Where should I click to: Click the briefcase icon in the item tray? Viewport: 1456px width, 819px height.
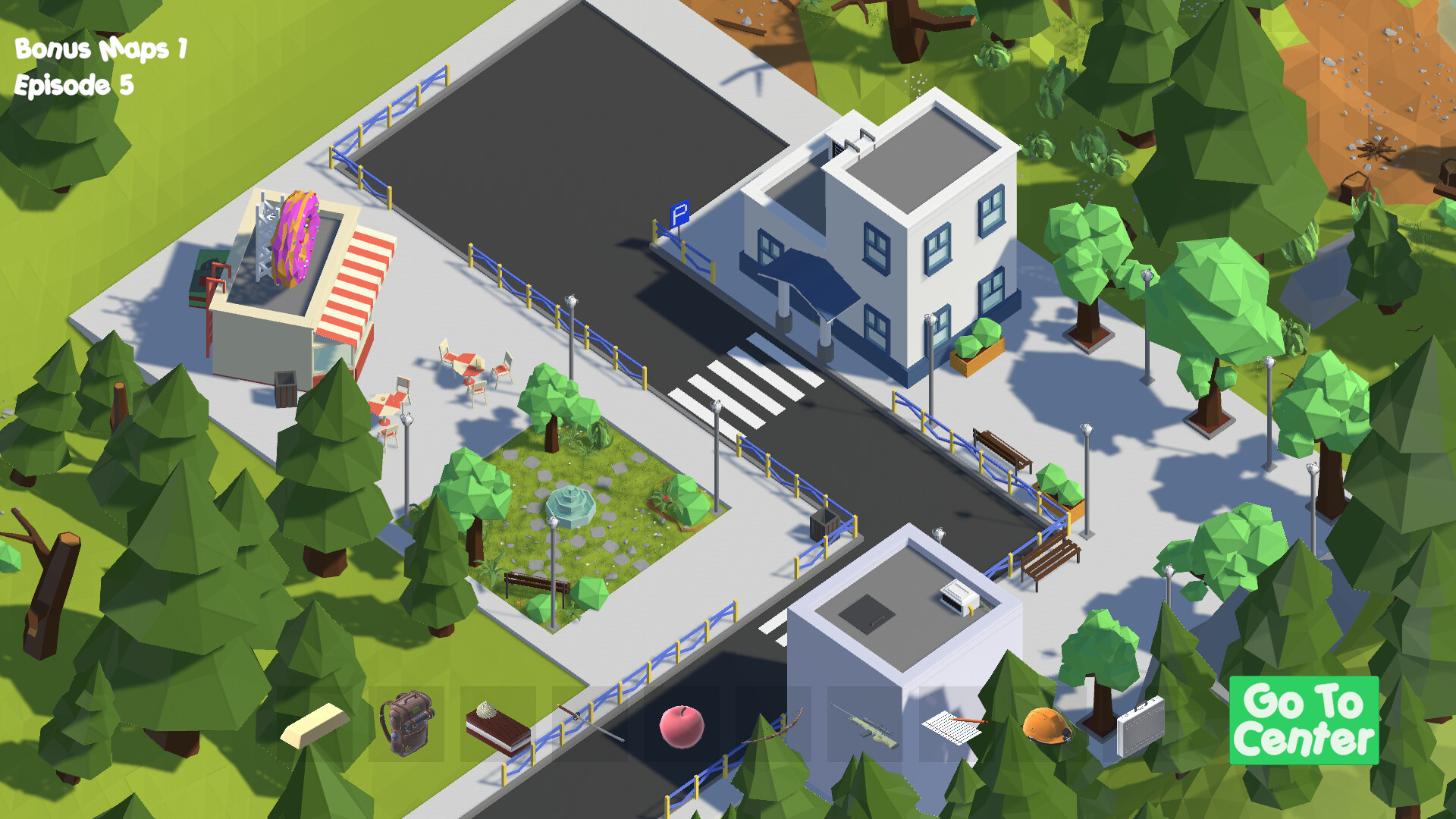[x=1141, y=726]
